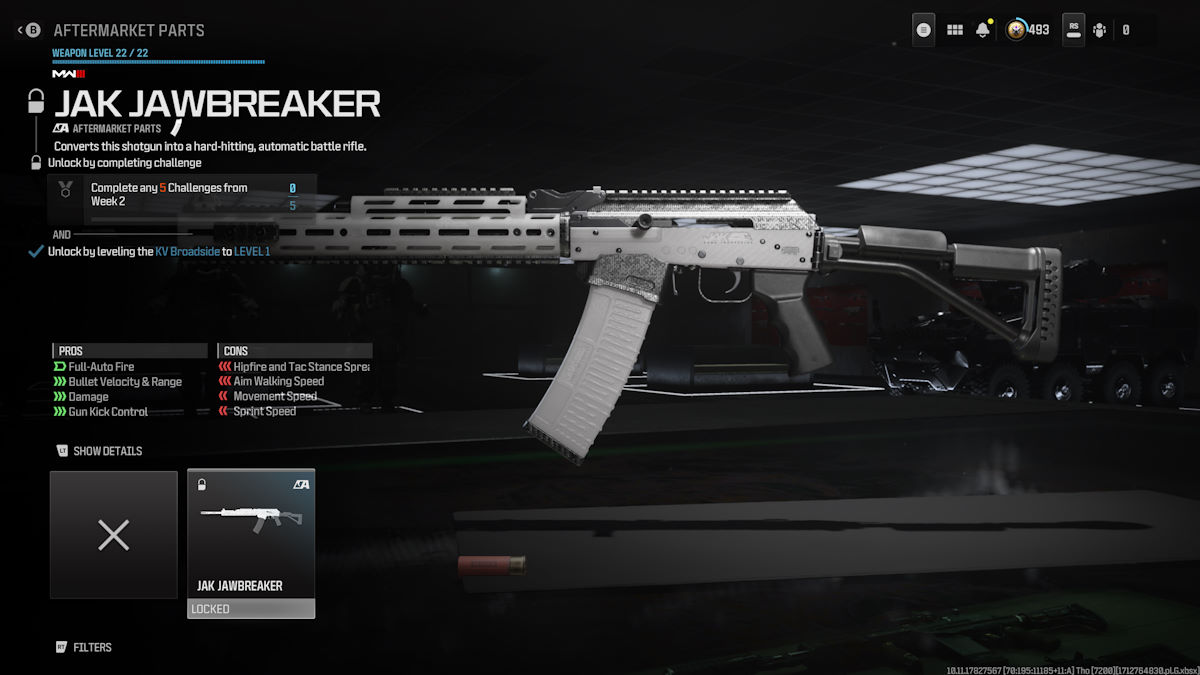Open the notifications bell
This screenshot has height=675, width=1200.
[x=983, y=30]
